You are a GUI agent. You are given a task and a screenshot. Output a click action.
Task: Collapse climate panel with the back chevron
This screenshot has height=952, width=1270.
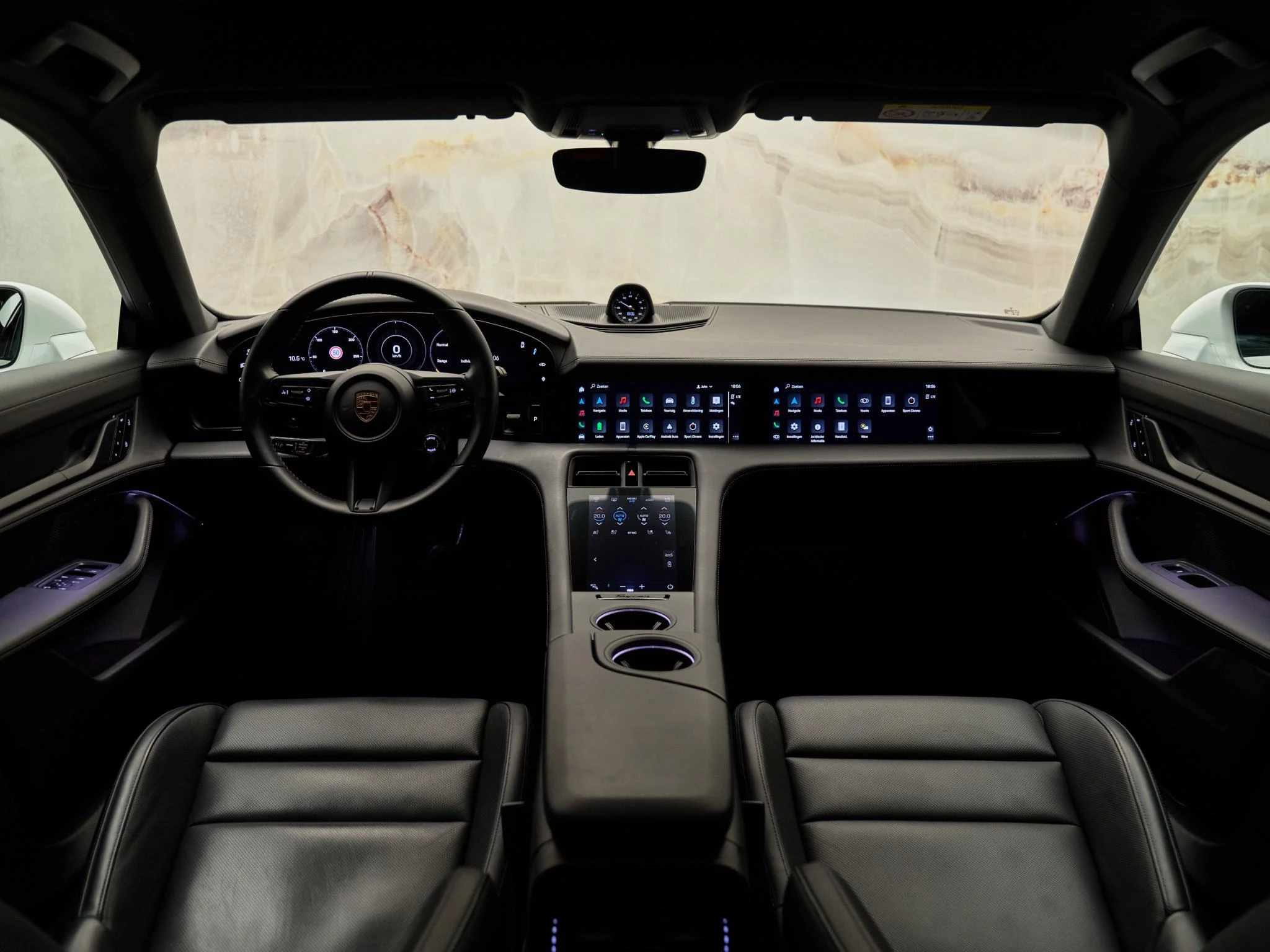point(595,560)
